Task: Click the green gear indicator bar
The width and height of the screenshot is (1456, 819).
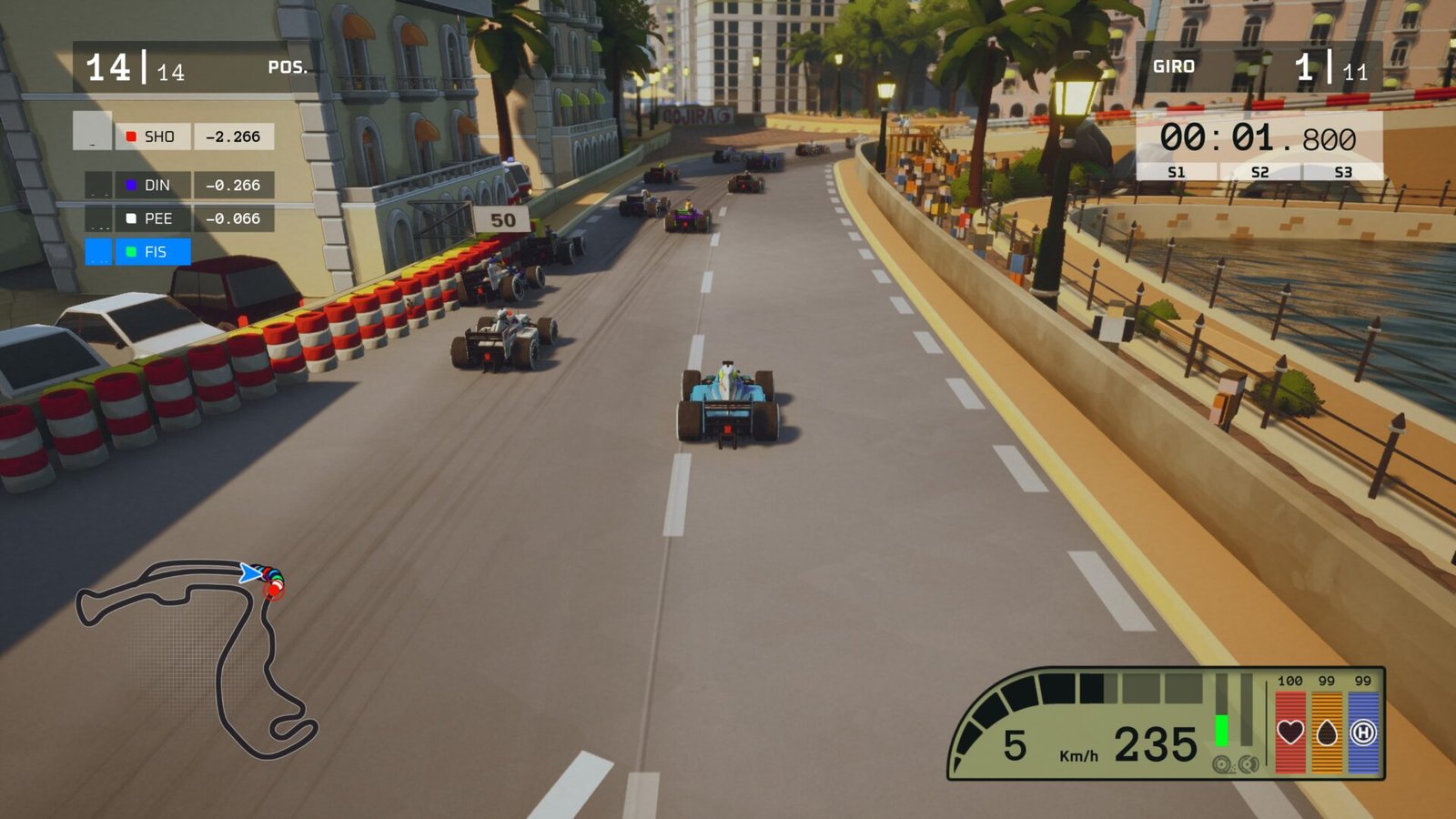Action: (1222, 728)
